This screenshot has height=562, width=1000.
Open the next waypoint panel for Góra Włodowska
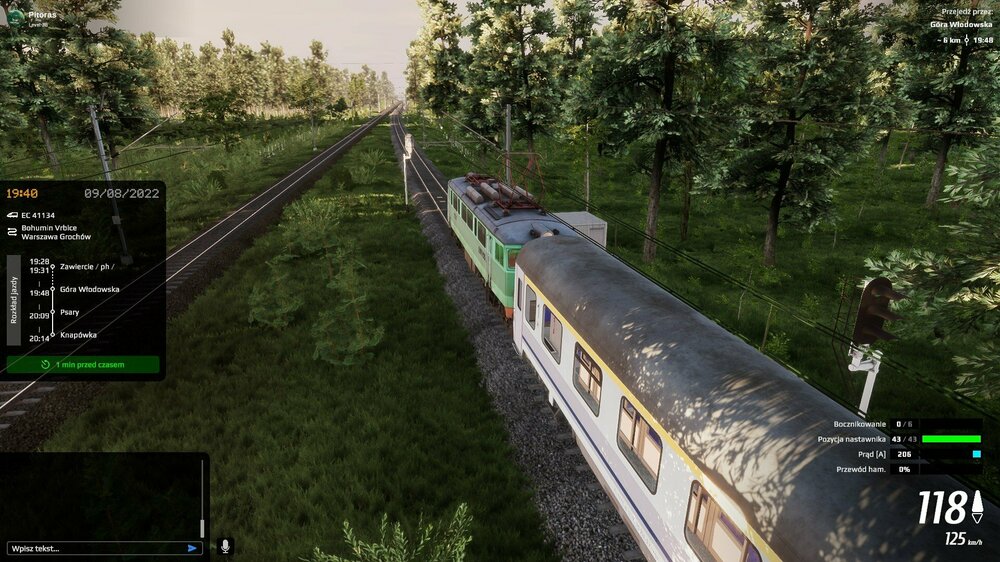point(946,23)
